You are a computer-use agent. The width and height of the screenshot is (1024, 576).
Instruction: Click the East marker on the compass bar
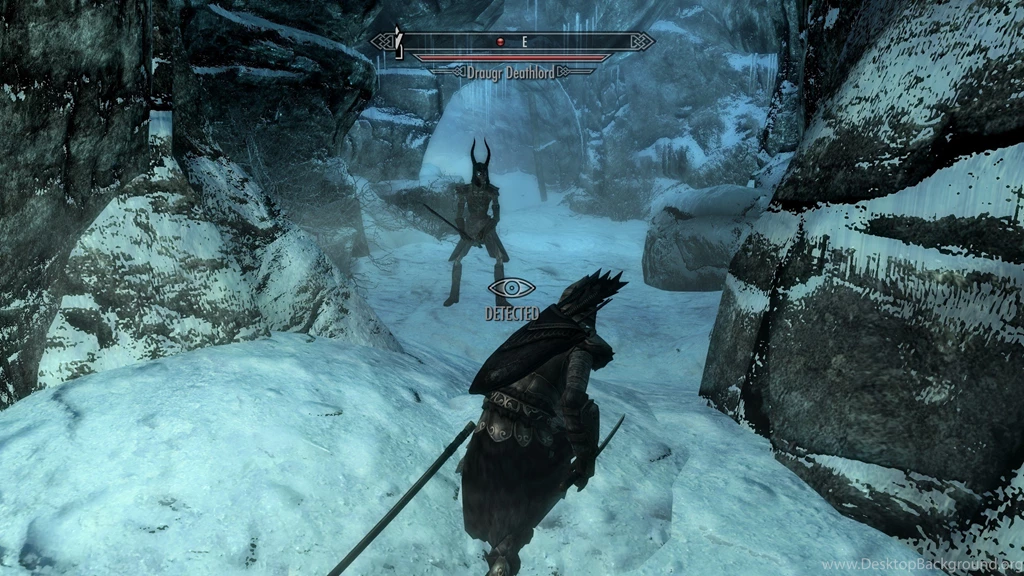pos(523,42)
